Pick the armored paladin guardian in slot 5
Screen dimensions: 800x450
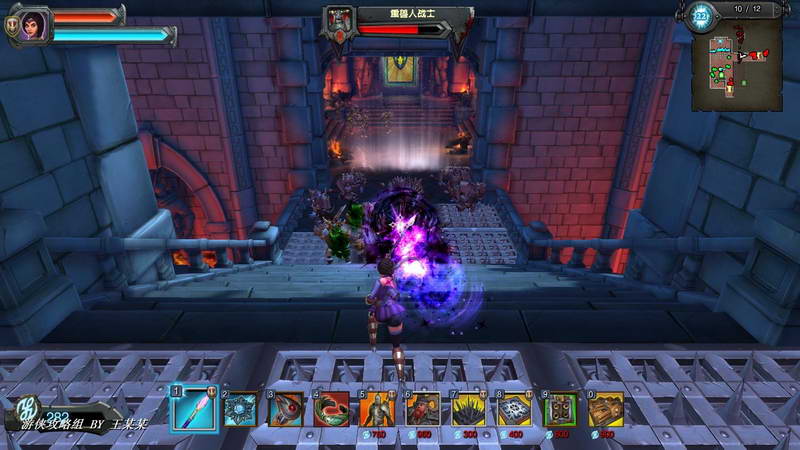[x=377, y=409]
